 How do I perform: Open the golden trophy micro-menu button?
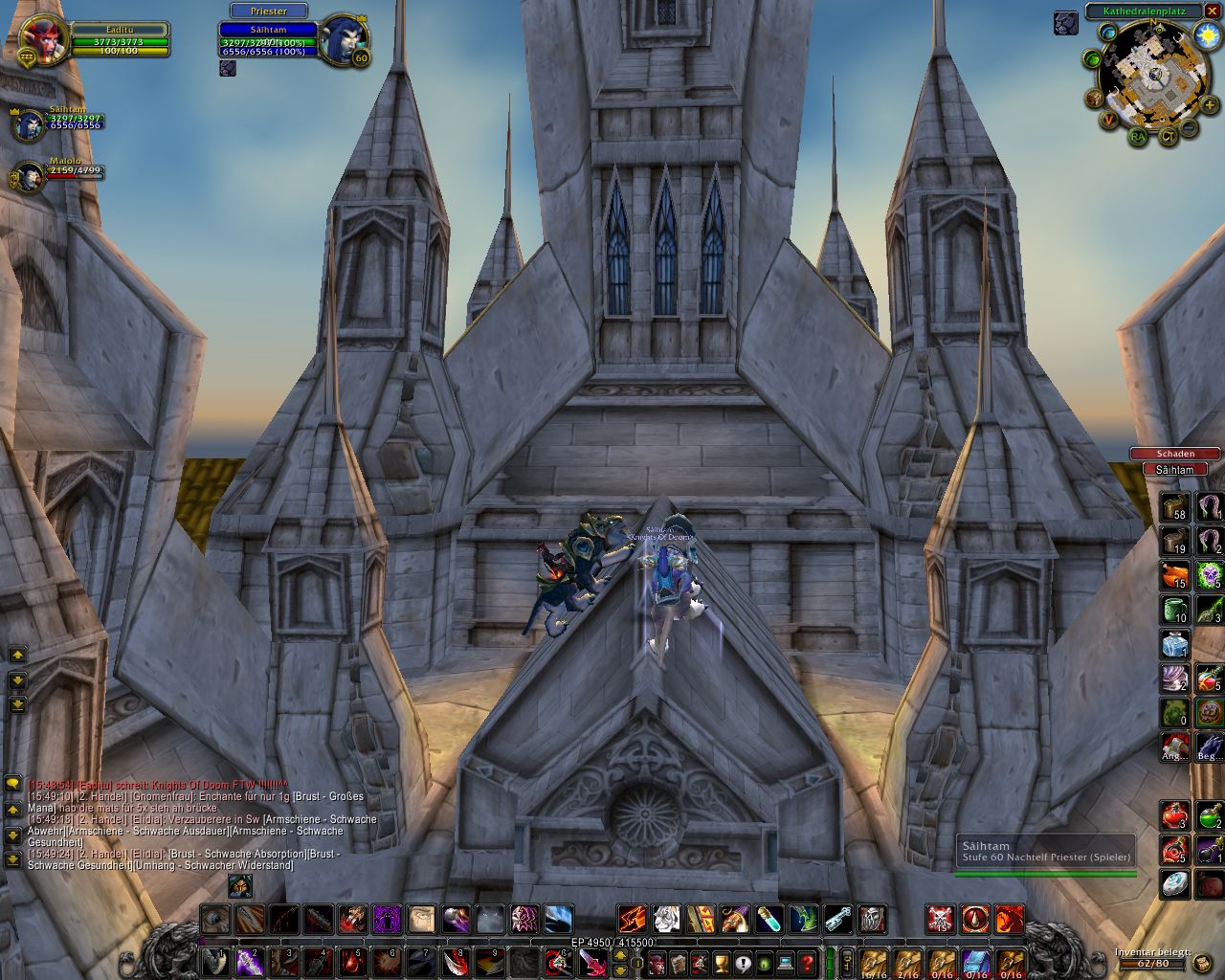[722, 962]
